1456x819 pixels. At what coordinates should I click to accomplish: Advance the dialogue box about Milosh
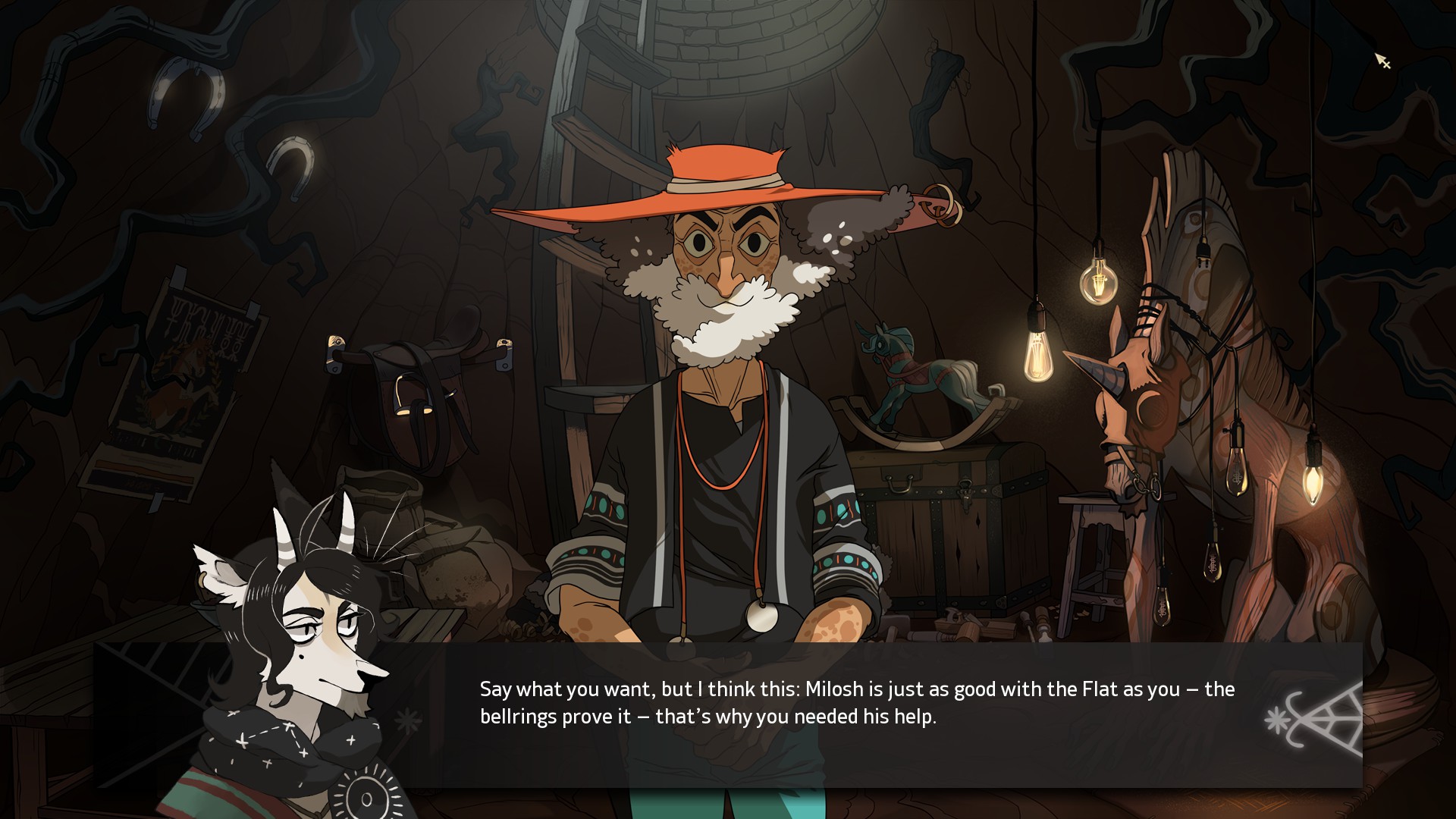click(857, 703)
